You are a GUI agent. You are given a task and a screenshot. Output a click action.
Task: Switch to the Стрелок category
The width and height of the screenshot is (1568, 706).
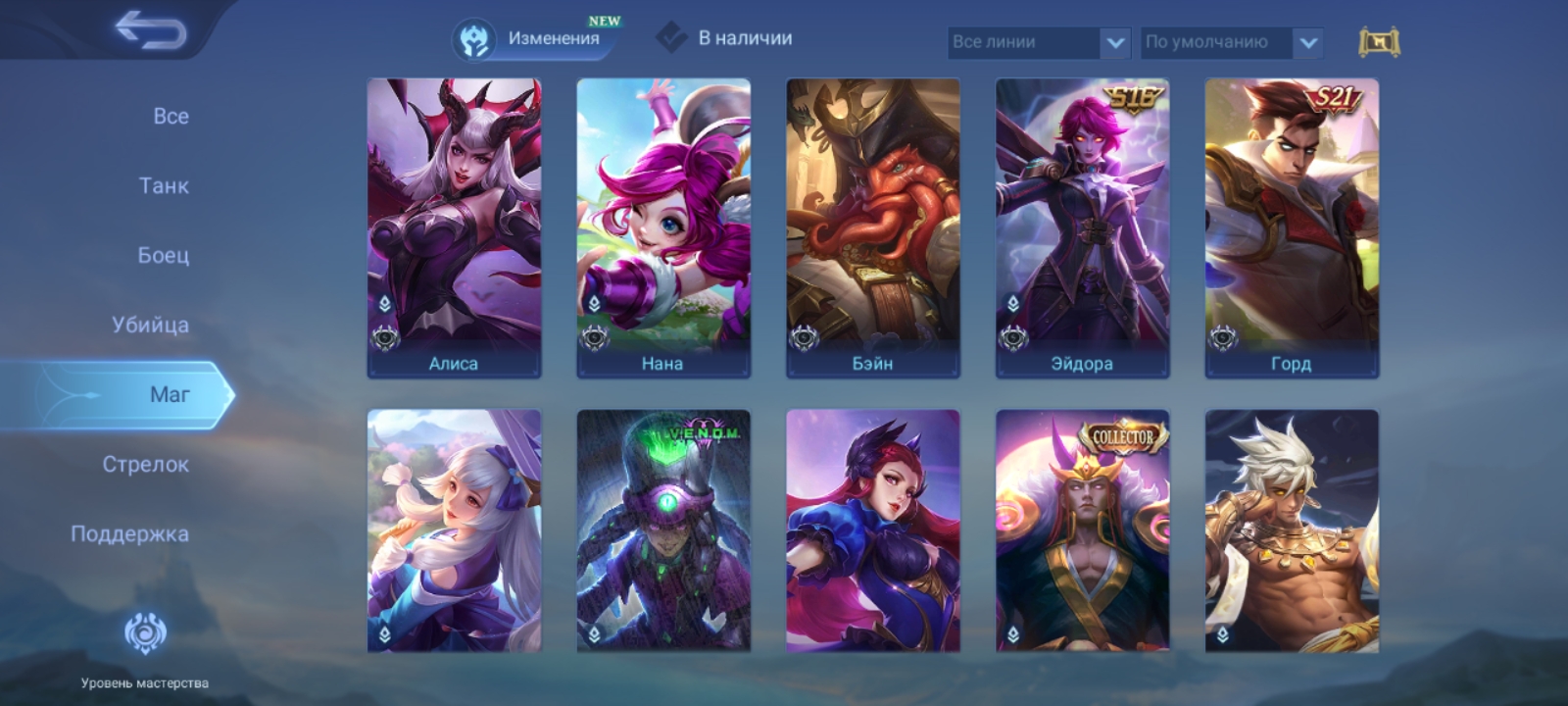pos(145,464)
